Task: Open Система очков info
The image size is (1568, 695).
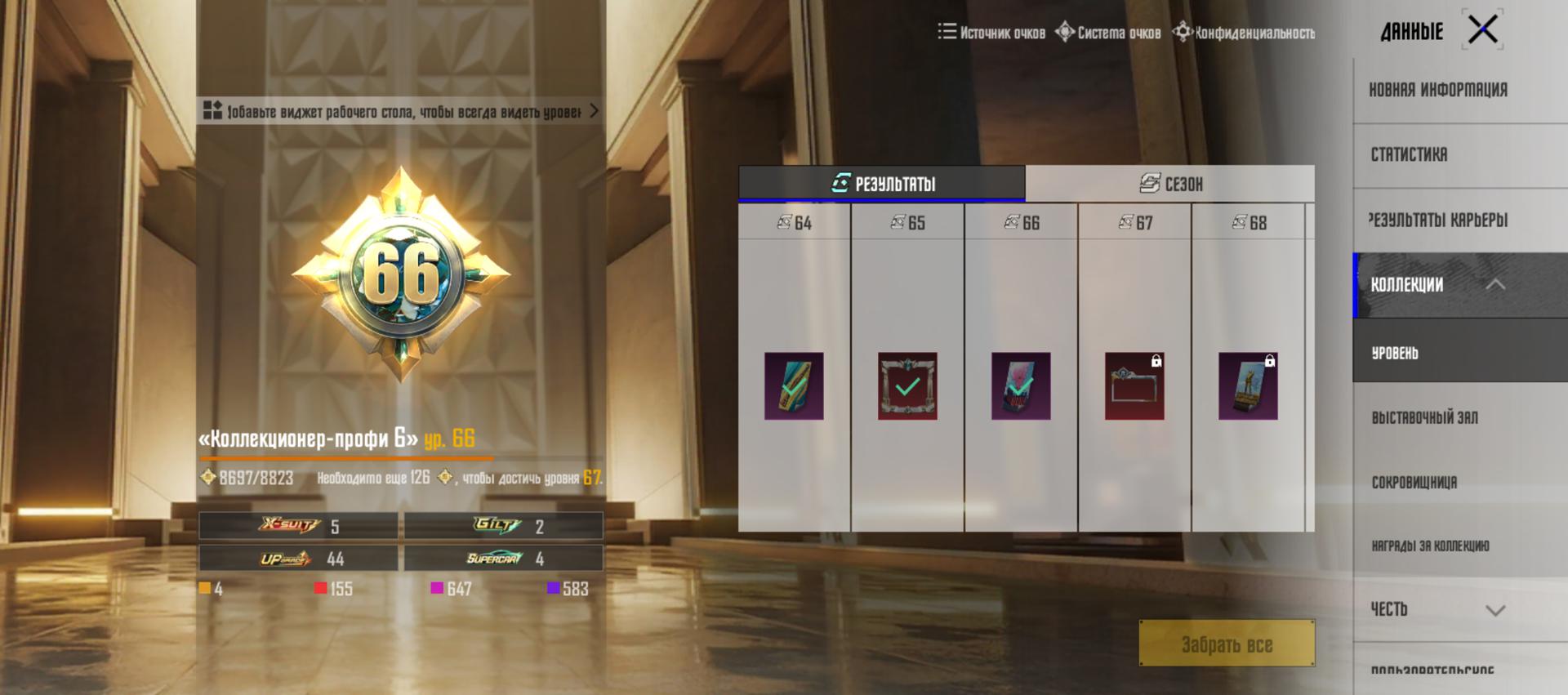Action: tap(1108, 33)
